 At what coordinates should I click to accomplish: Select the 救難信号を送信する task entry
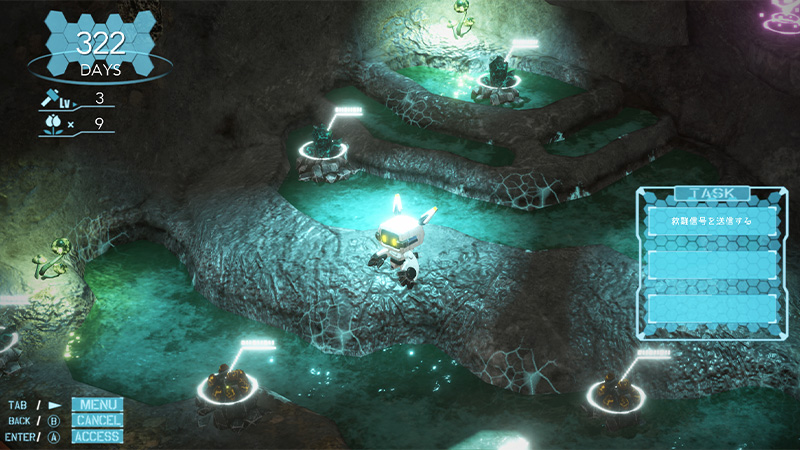pos(712,221)
